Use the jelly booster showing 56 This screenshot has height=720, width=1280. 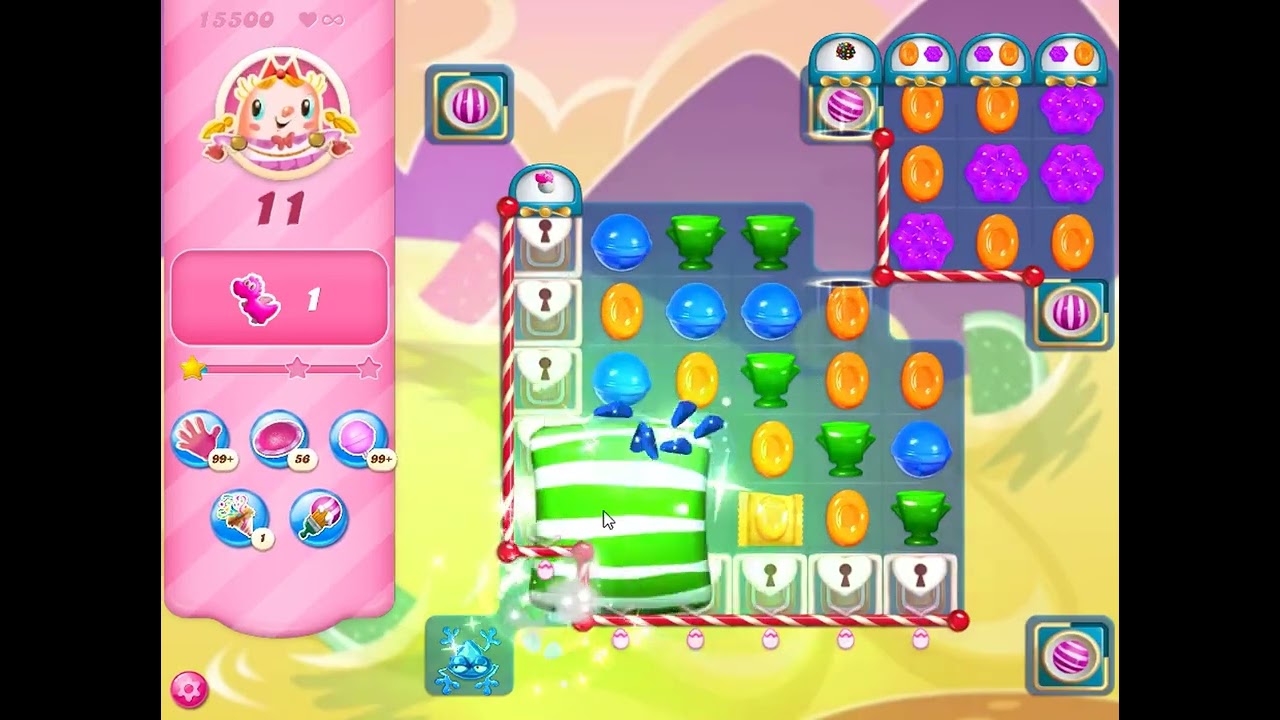[282, 438]
